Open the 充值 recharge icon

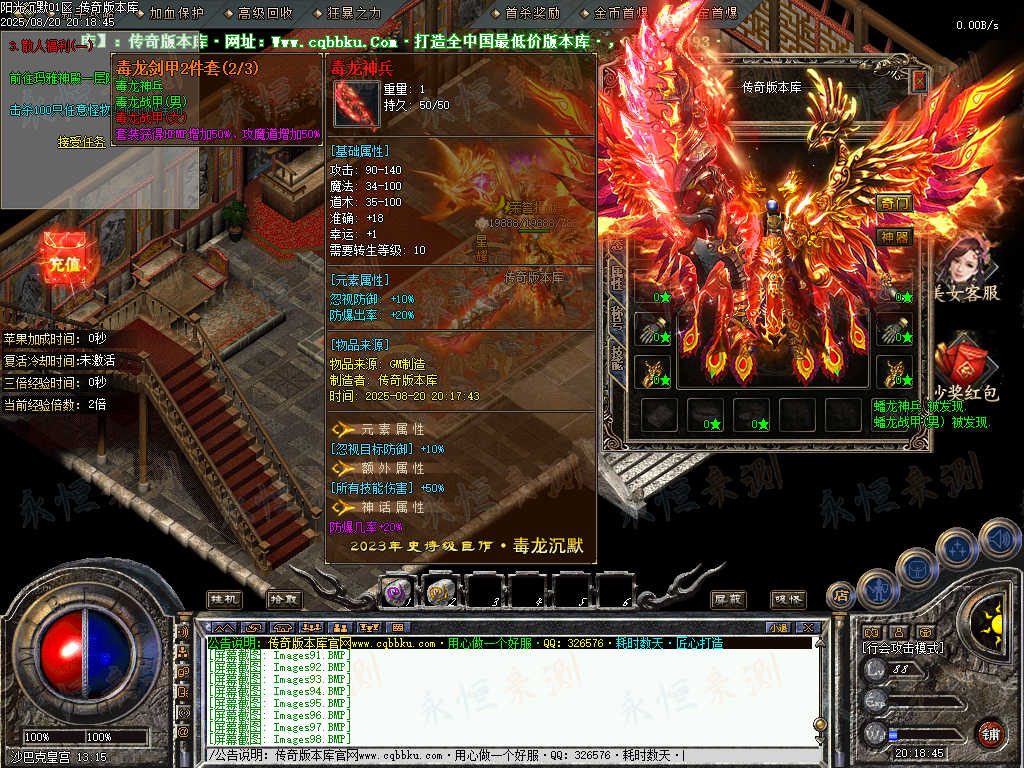click(x=64, y=263)
